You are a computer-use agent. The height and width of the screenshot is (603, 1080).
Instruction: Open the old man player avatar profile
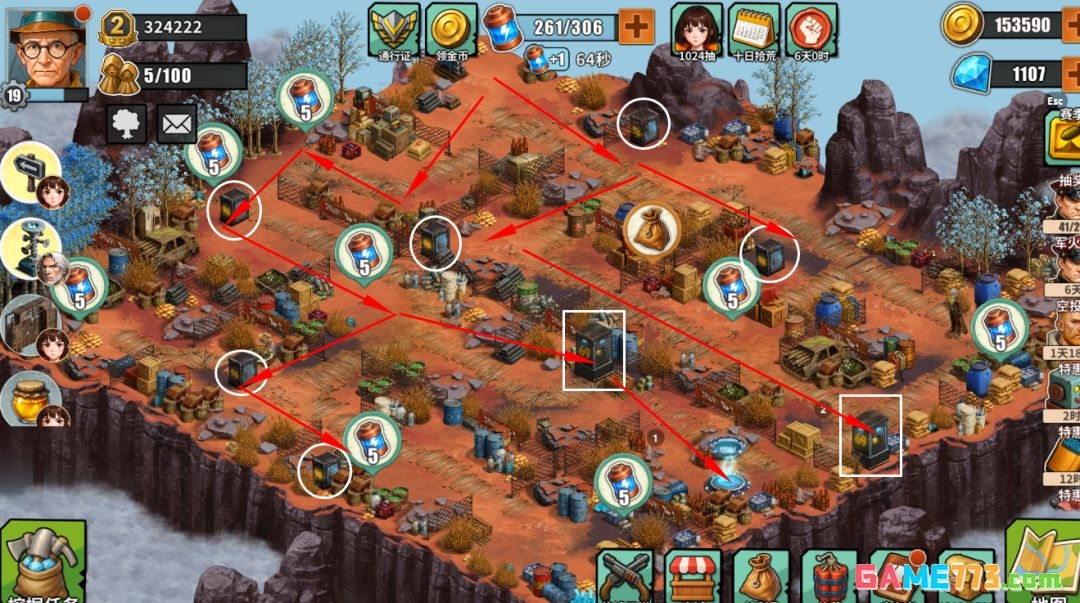click(44, 44)
